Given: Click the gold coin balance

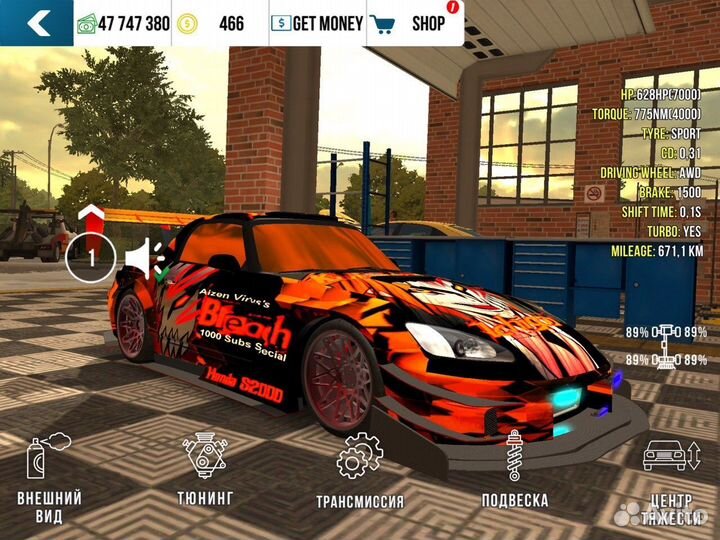Looking at the screenshot, I should click(217, 23).
